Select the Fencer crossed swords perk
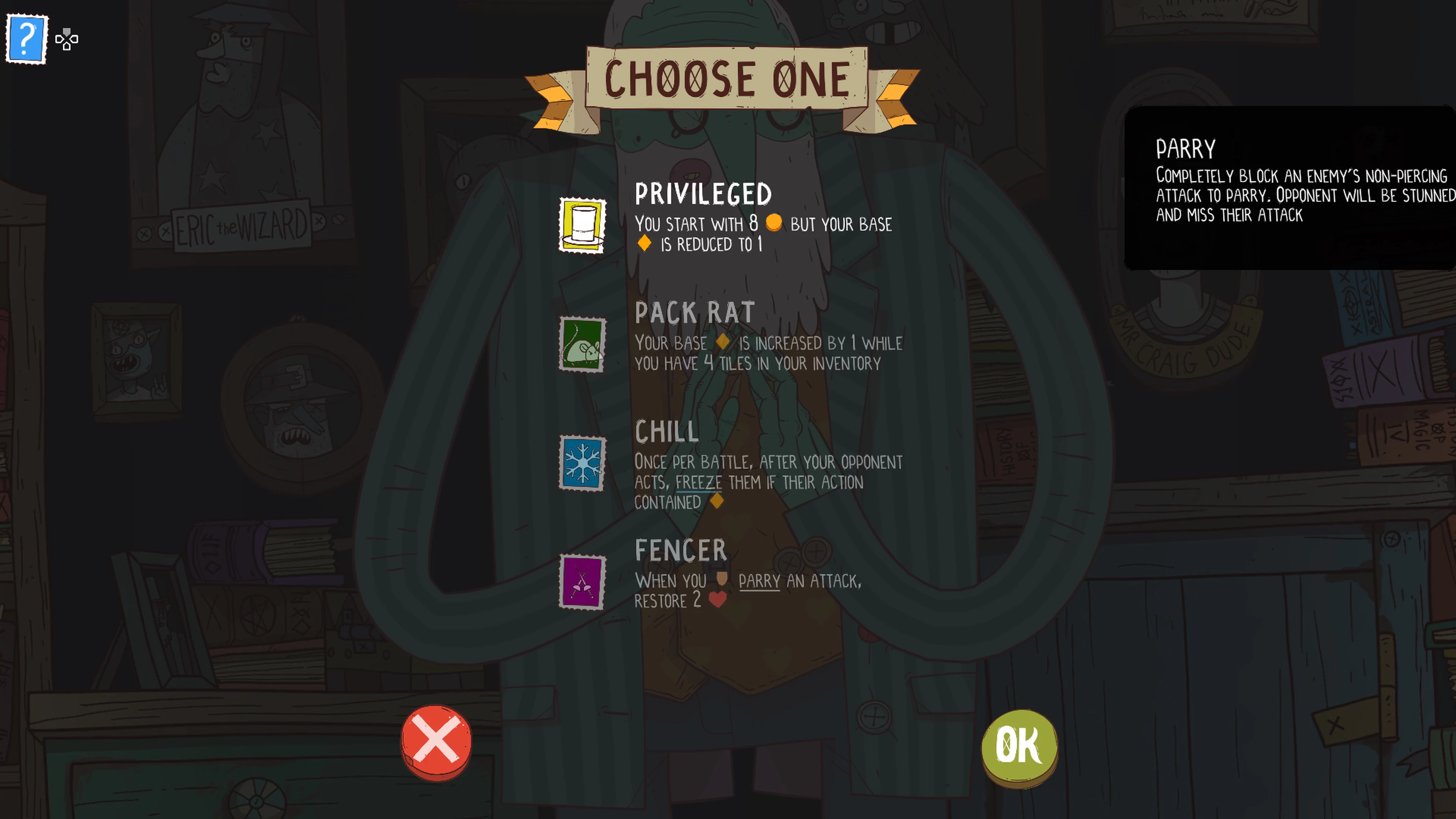This screenshot has width=1456, height=819. coord(582,582)
